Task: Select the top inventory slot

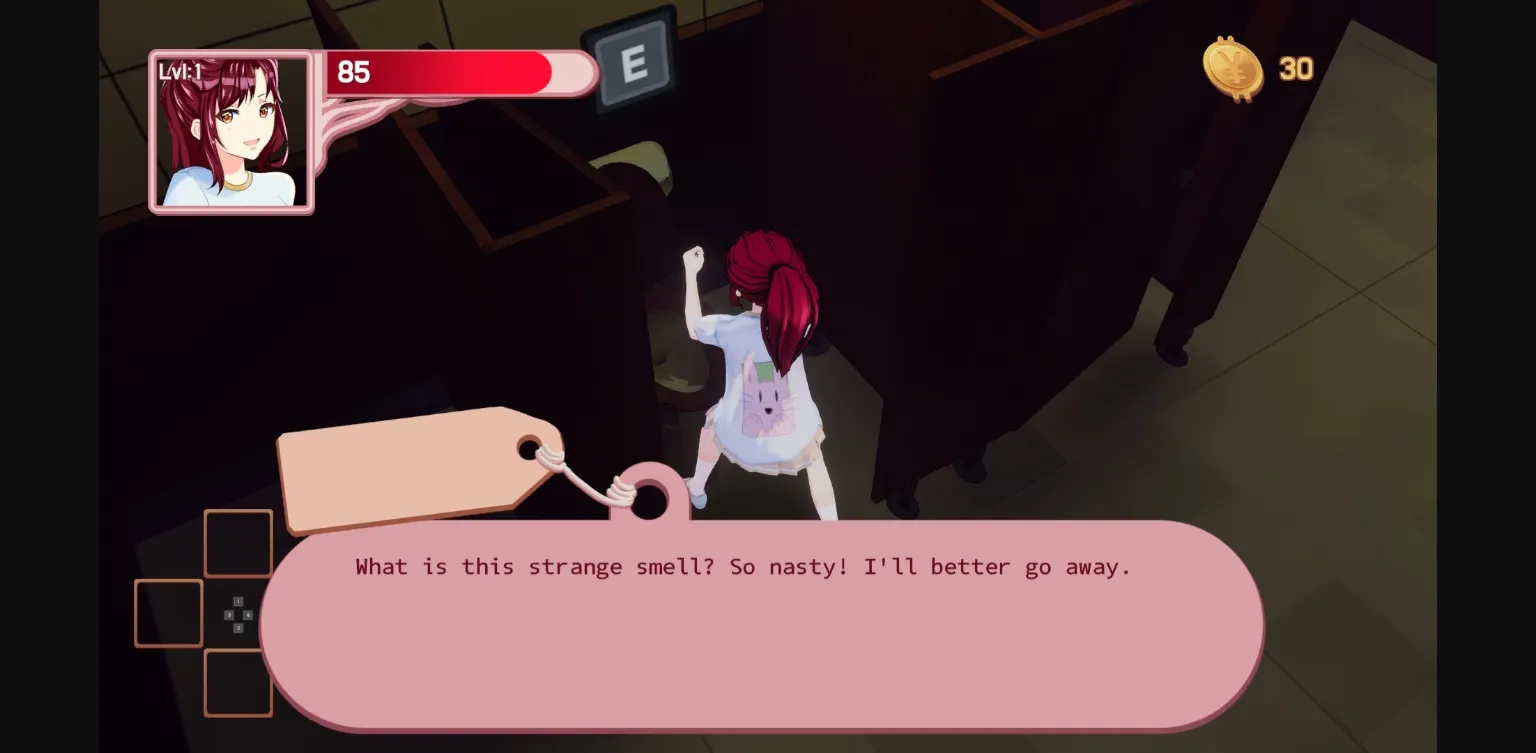Action: click(x=238, y=543)
